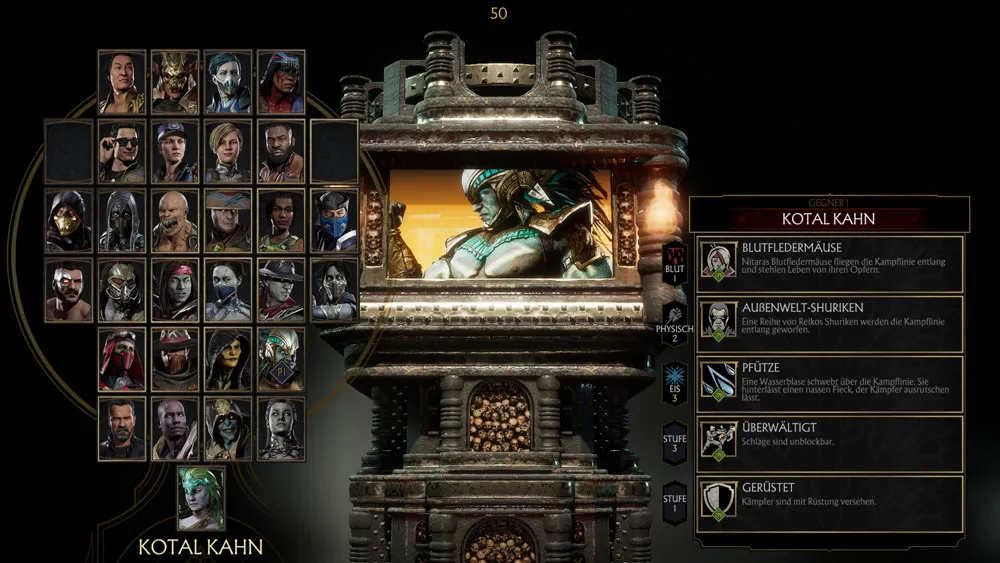Select the highlighted Kotal Kahn portrait marked P1

[281, 360]
